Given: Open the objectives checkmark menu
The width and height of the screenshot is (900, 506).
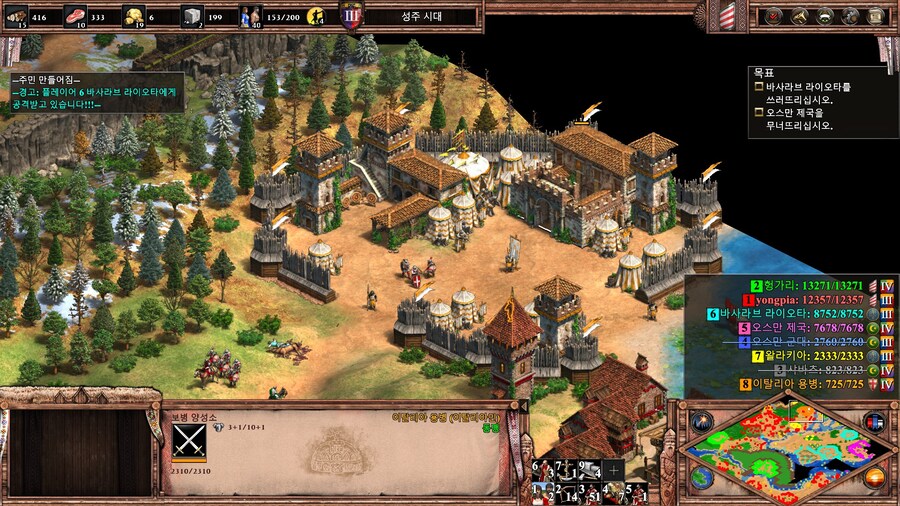Looking at the screenshot, I should (773, 15).
